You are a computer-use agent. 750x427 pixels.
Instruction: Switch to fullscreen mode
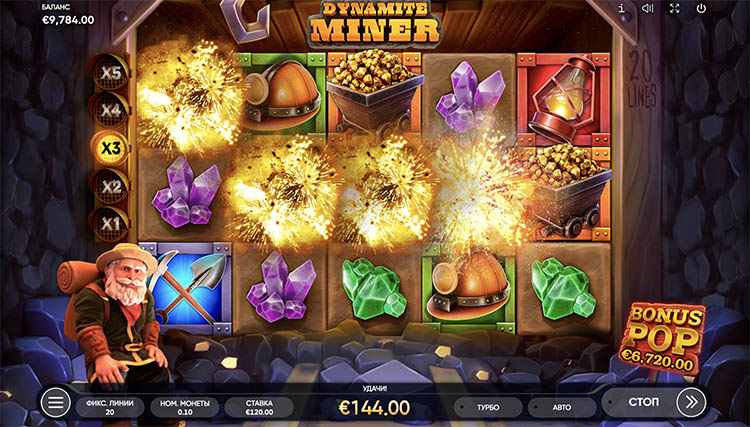[674, 9]
